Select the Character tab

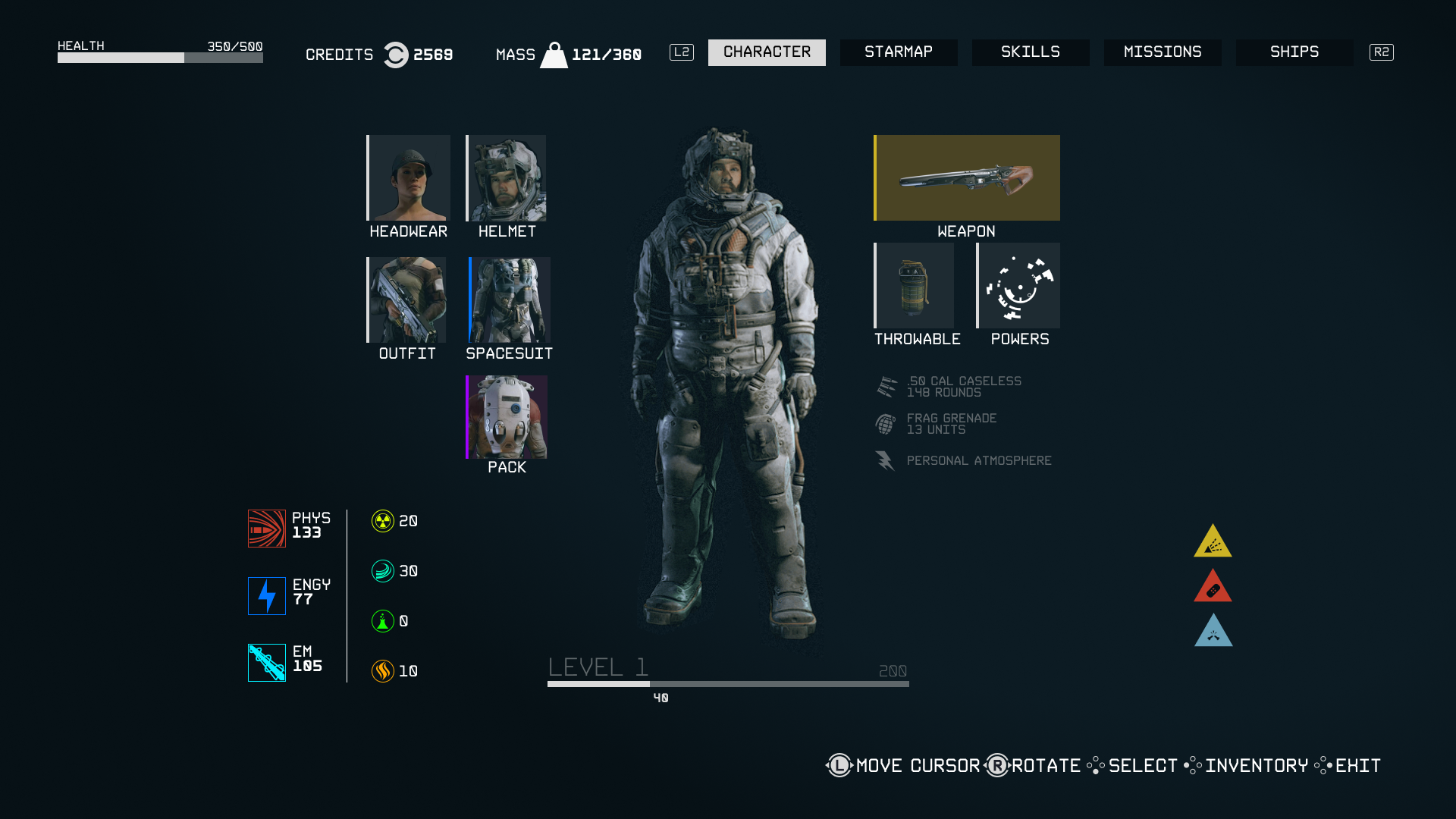click(x=767, y=52)
